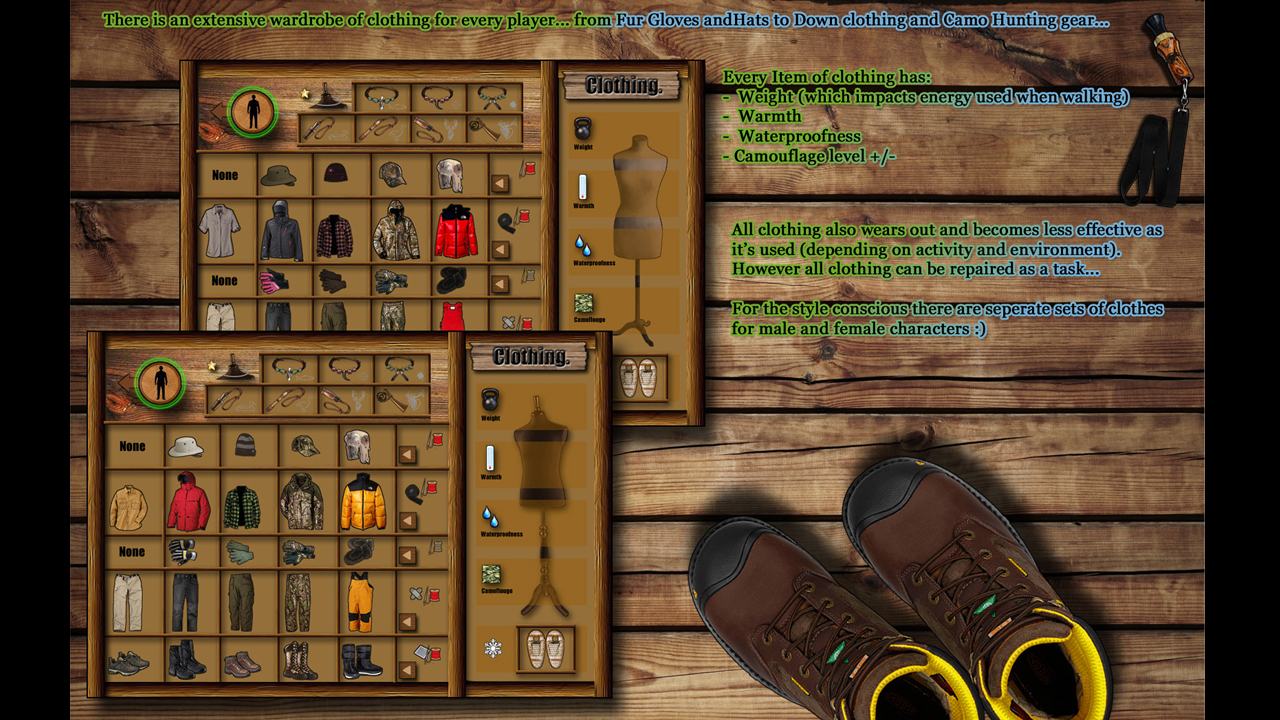
Task: Select the pink gloves
Action: click(274, 281)
